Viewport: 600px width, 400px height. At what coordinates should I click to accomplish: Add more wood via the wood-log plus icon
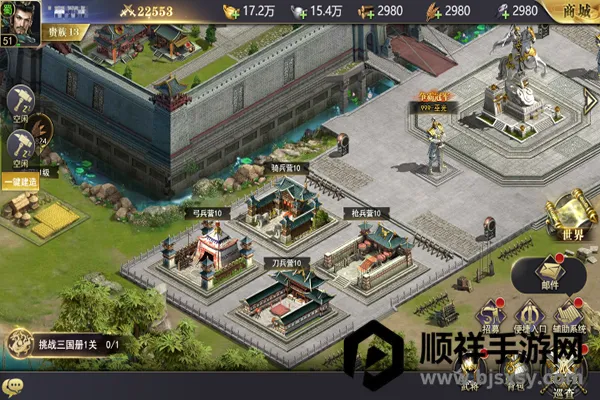[x=364, y=11]
